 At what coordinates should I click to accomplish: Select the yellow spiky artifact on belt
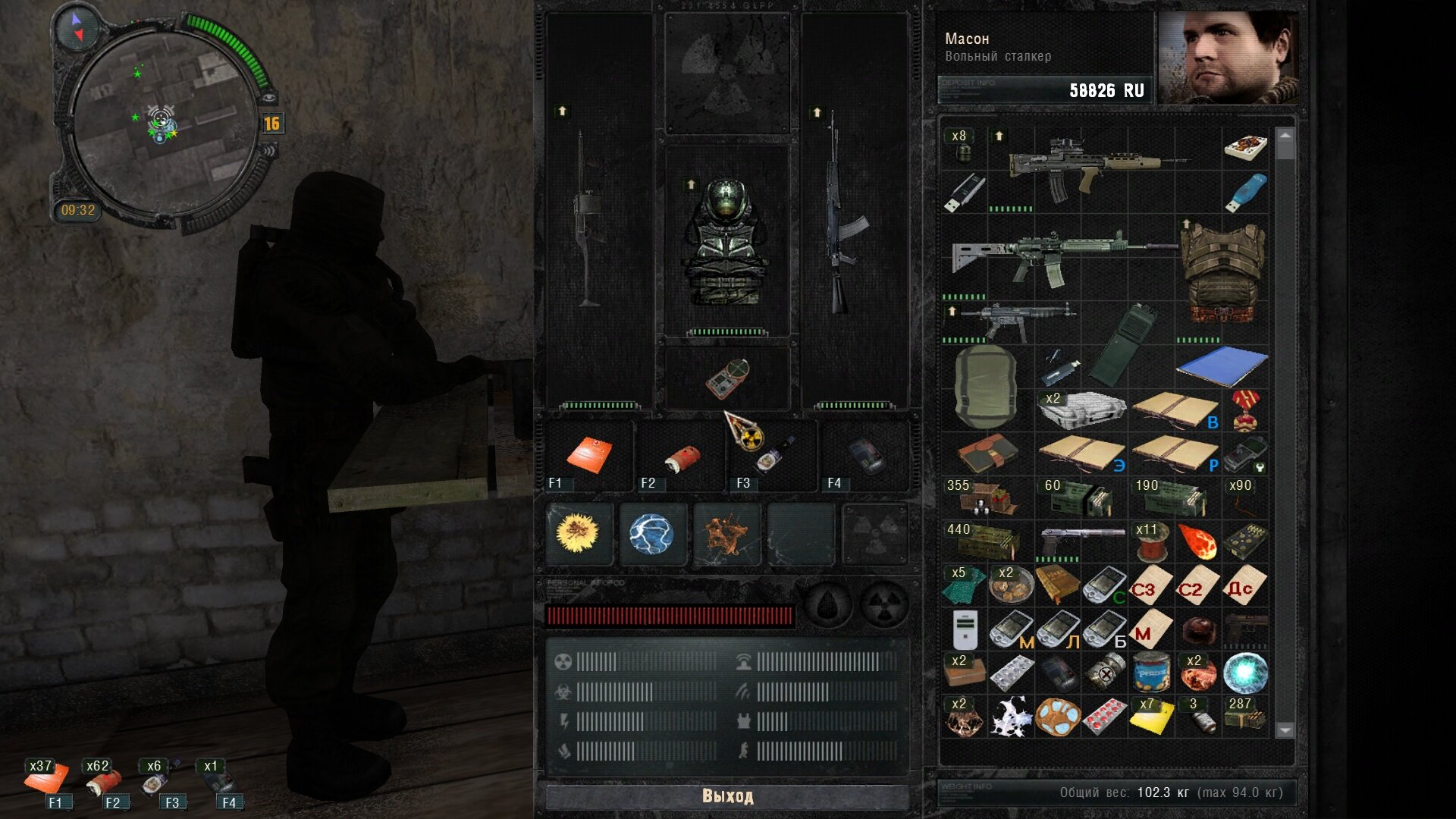click(x=578, y=533)
